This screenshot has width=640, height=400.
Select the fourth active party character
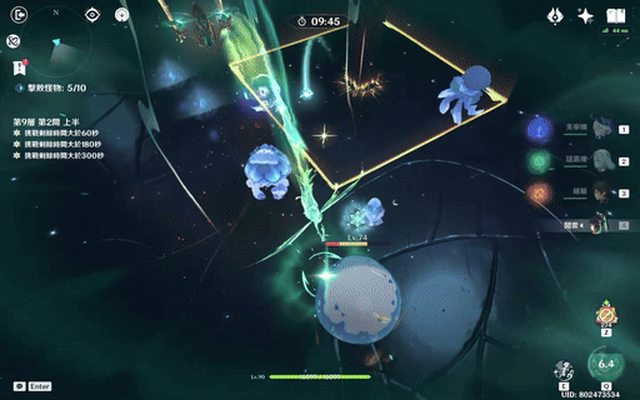(x=602, y=225)
